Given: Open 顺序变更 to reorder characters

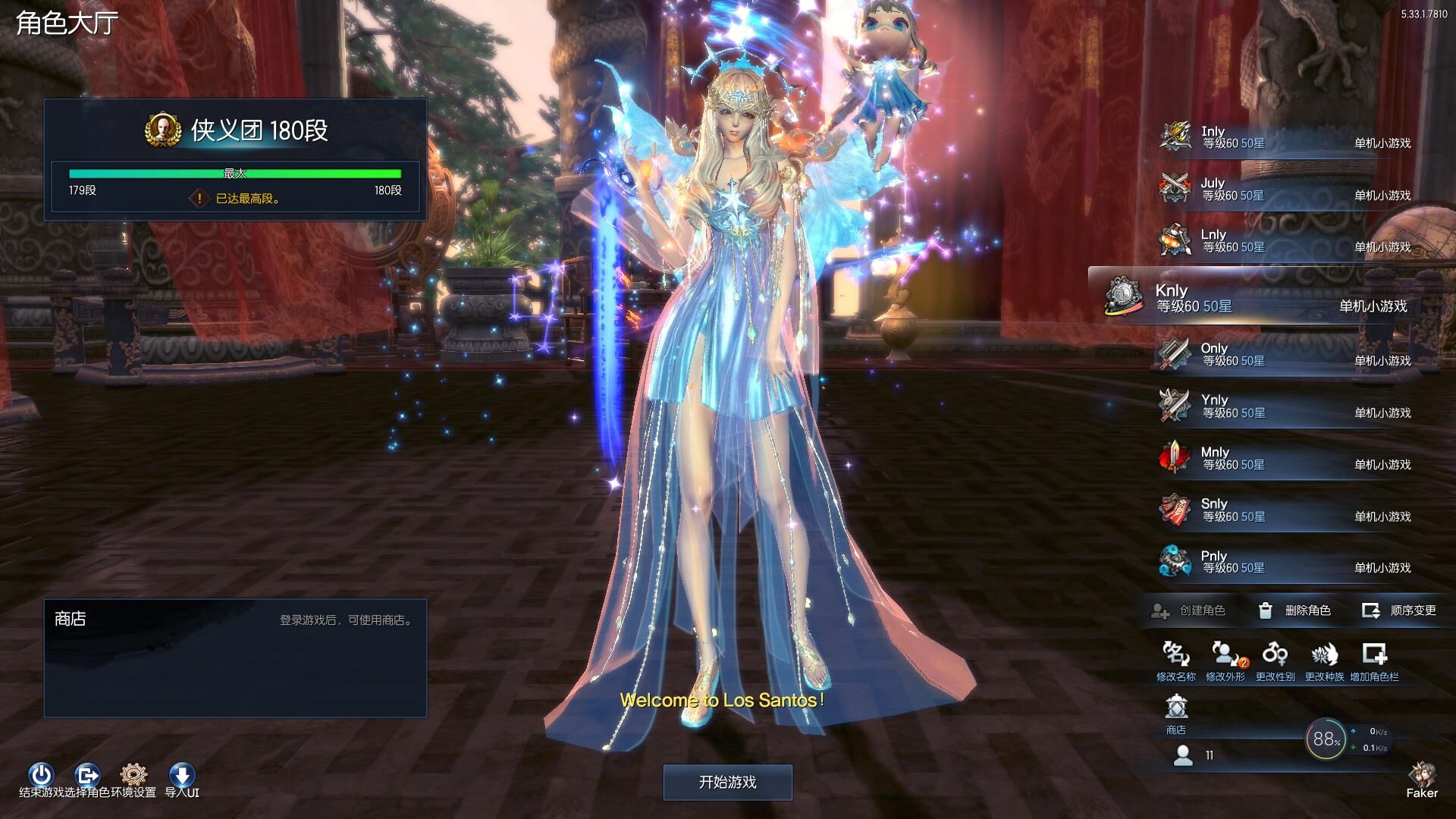Looking at the screenshot, I should (1399, 610).
